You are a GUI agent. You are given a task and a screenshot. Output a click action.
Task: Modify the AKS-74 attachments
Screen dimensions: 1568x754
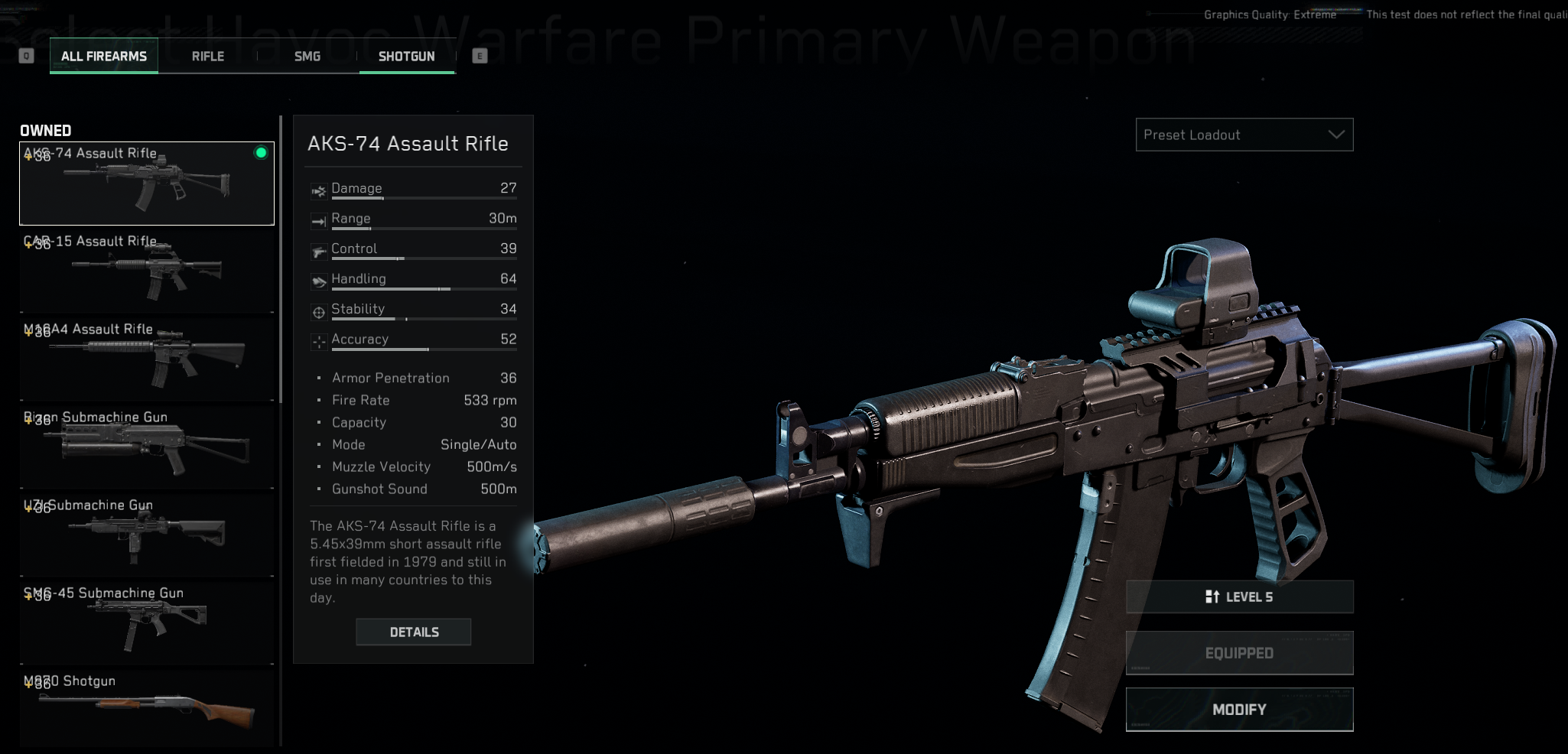point(1239,710)
